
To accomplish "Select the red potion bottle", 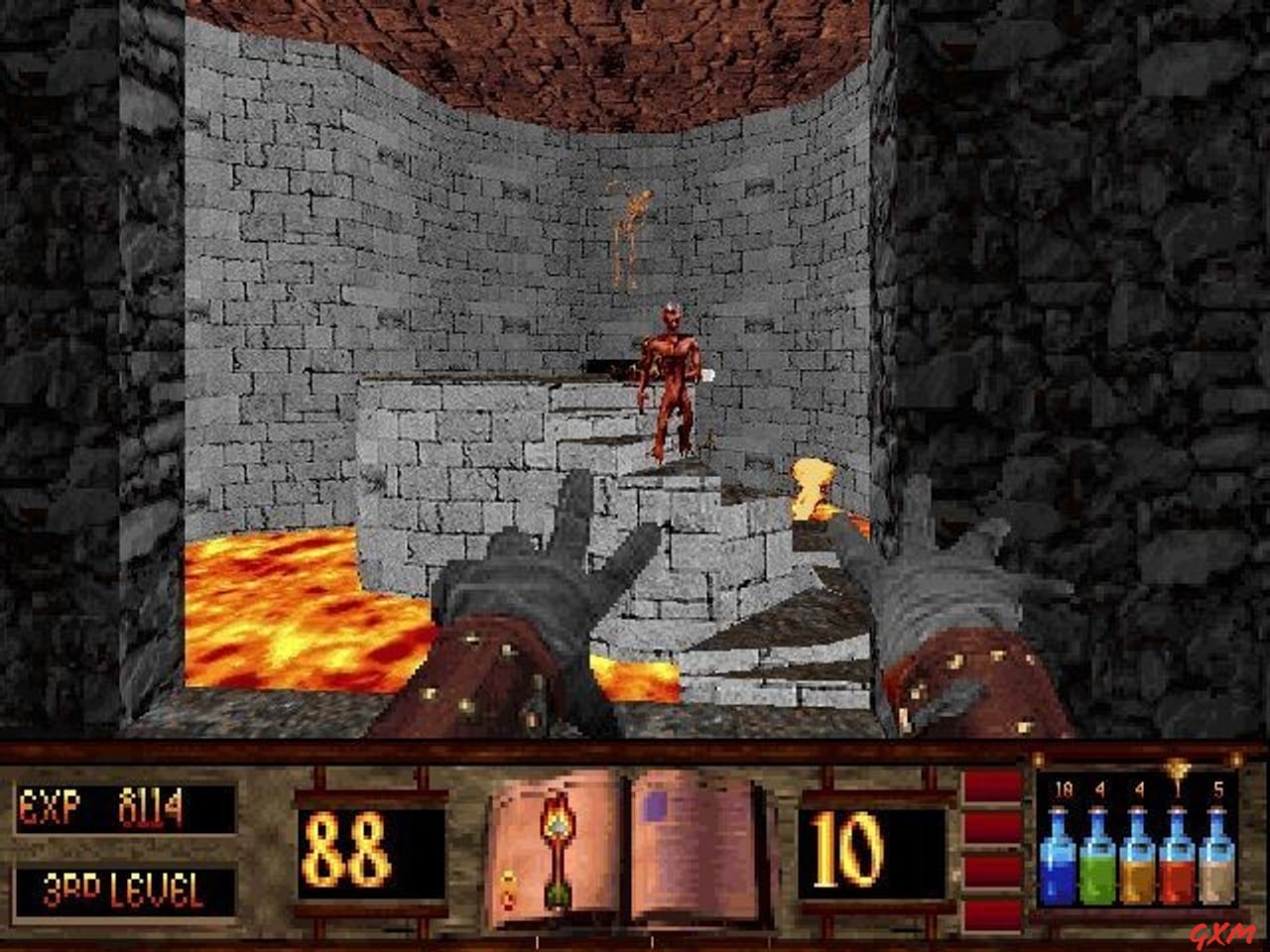I will [1178, 874].
